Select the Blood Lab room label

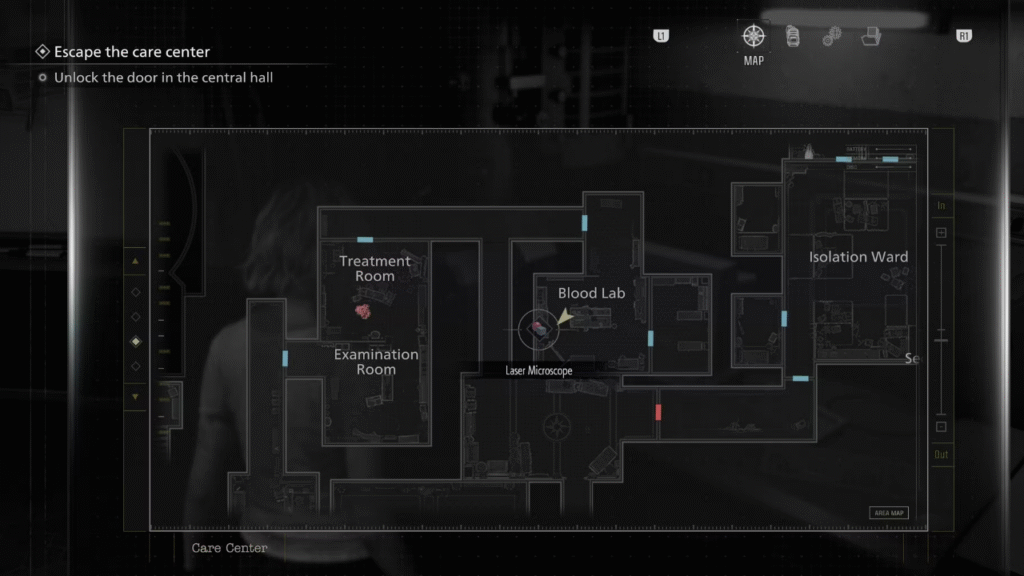[x=591, y=293]
